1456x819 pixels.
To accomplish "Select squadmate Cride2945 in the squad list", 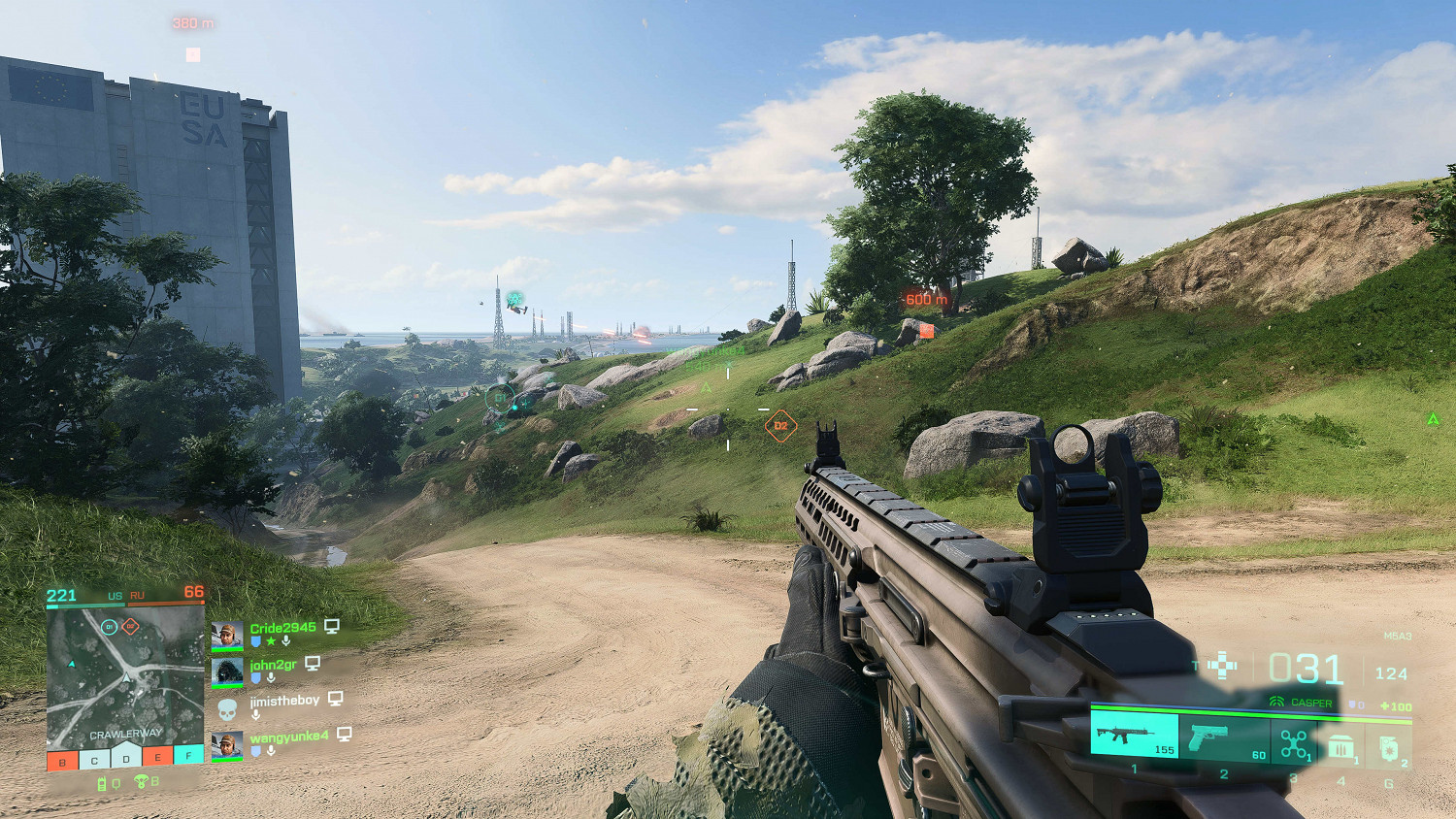I will (282, 628).
